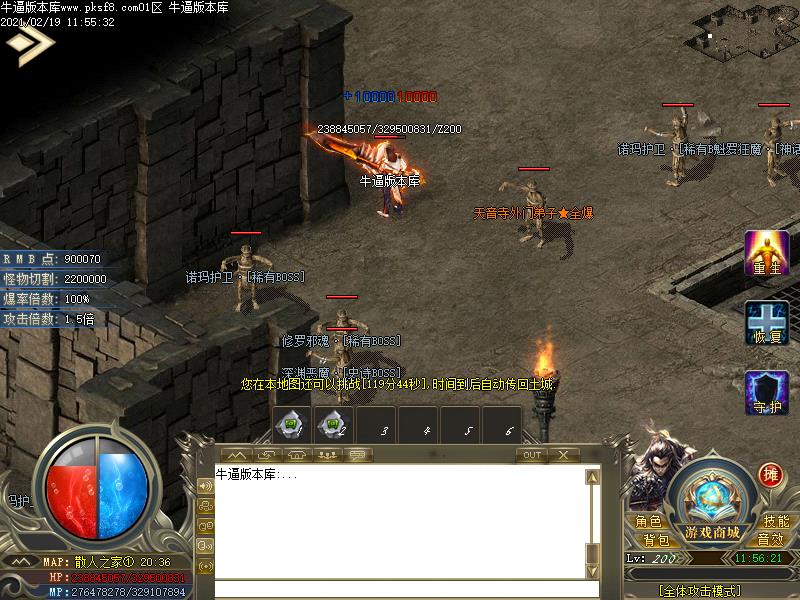
Task: Click the arrow emblem in the top-left corner
Action: pos(28,43)
